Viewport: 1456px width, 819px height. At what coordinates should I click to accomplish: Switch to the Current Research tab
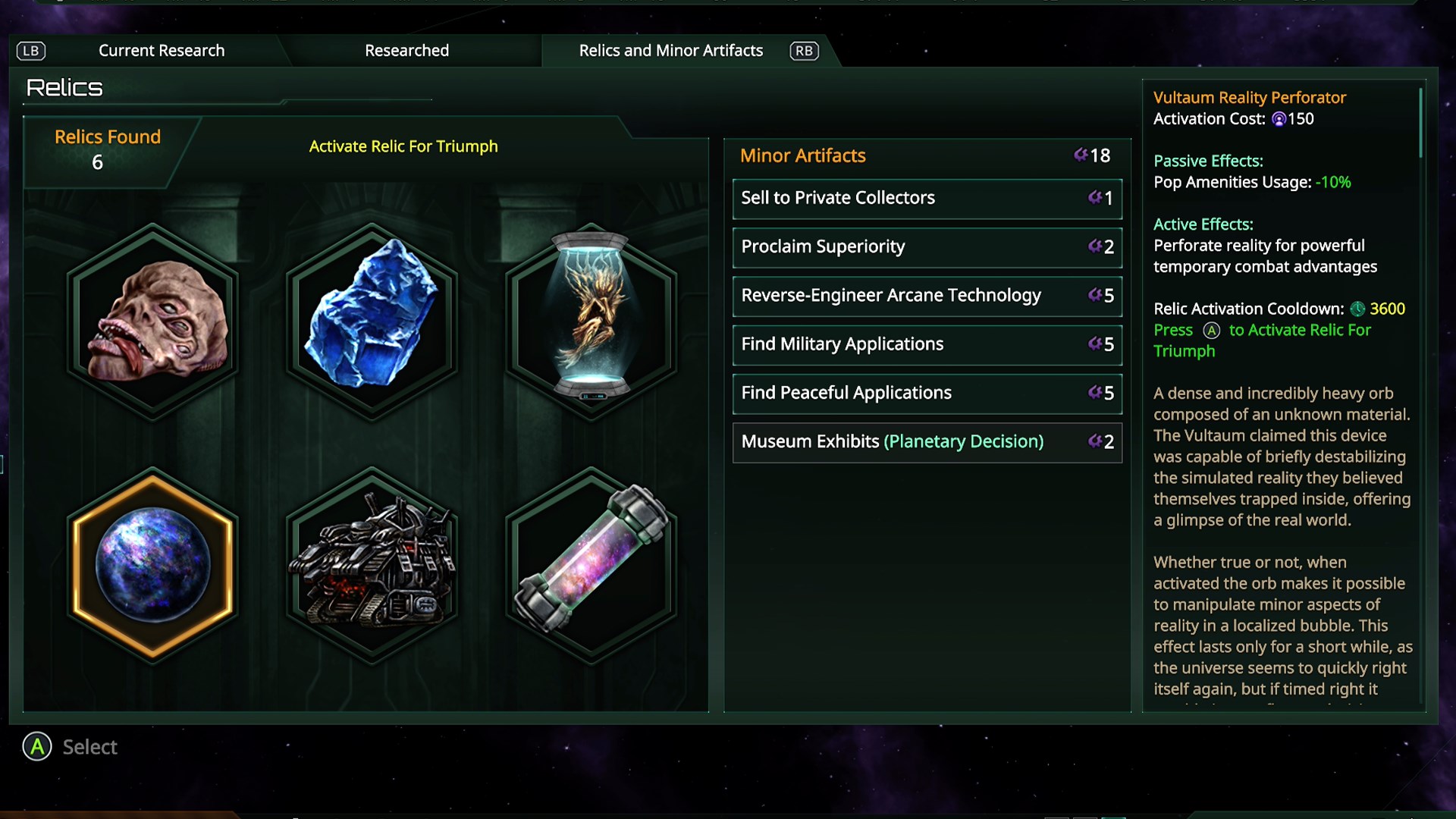pos(161,51)
